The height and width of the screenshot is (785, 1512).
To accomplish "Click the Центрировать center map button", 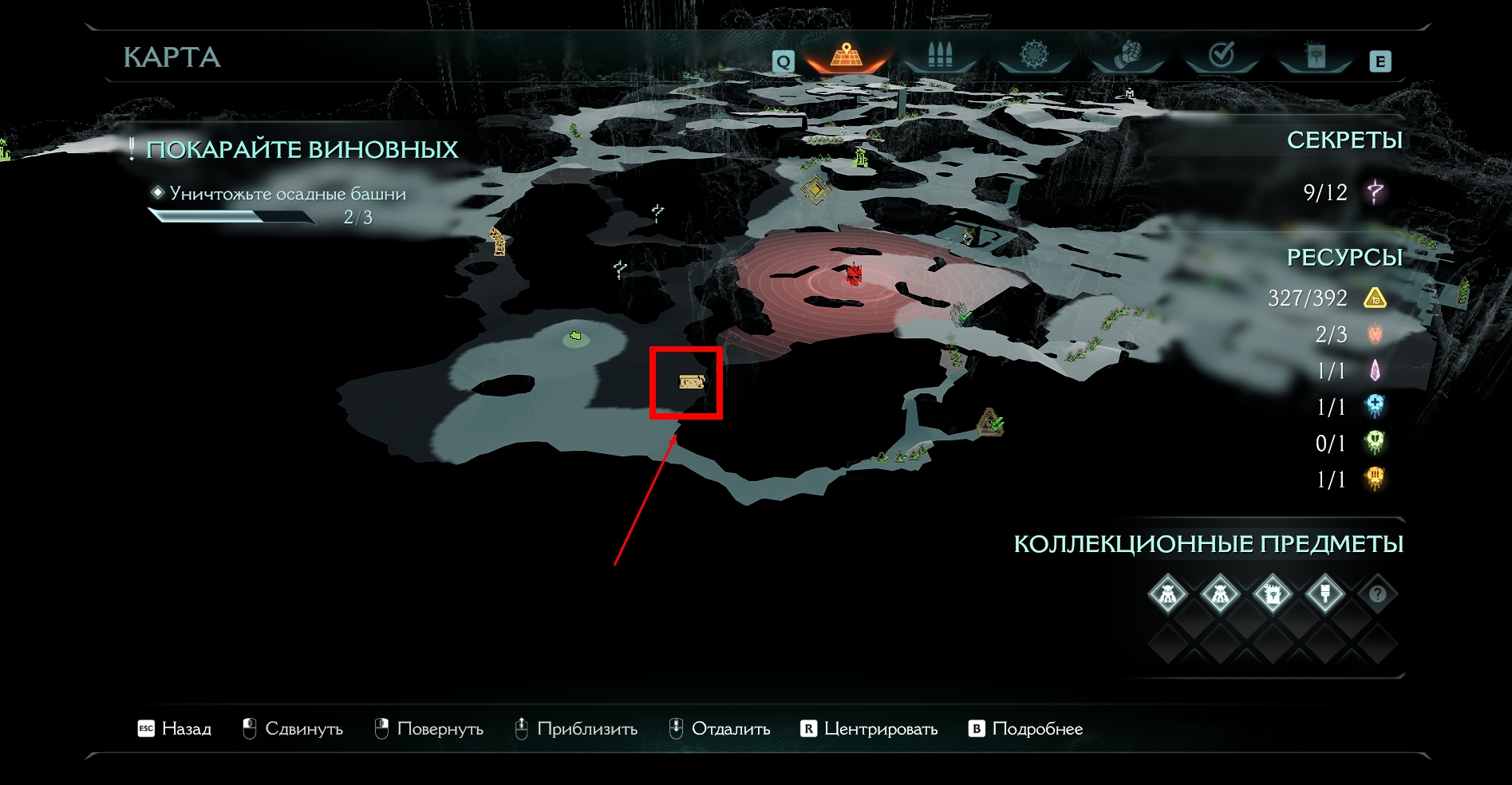I will [869, 728].
